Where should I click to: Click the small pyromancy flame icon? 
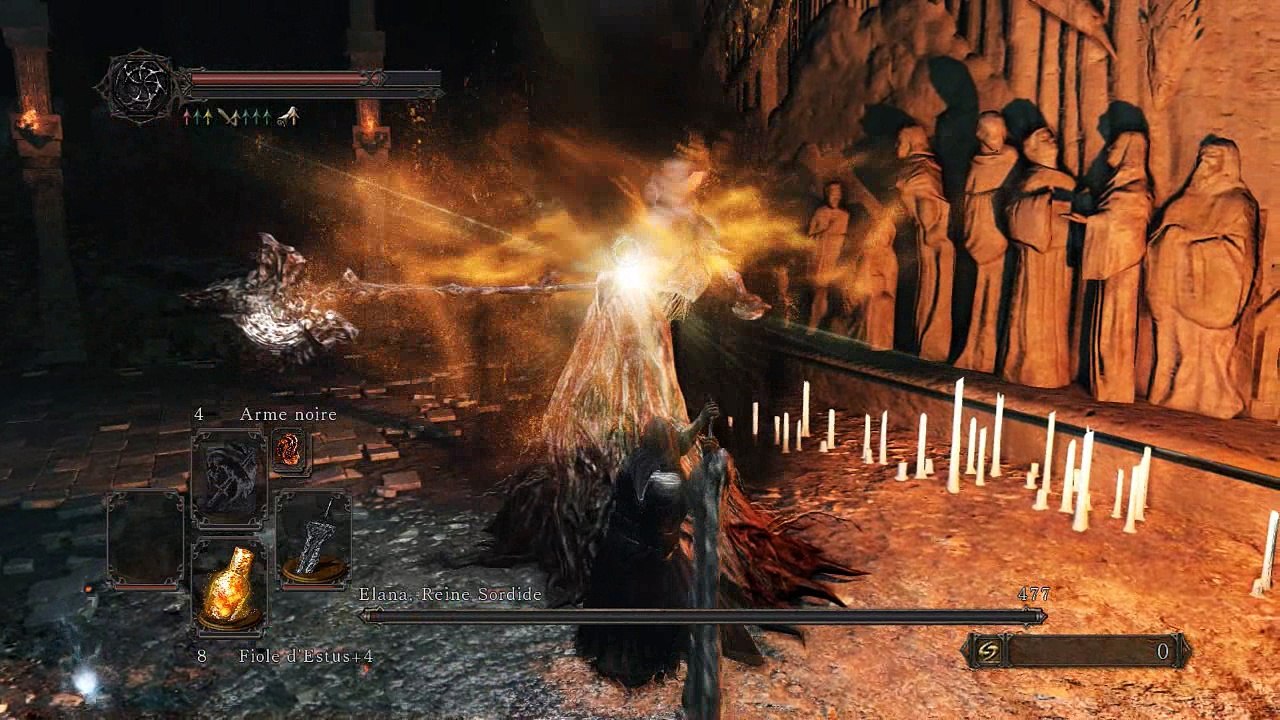[x=290, y=450]
